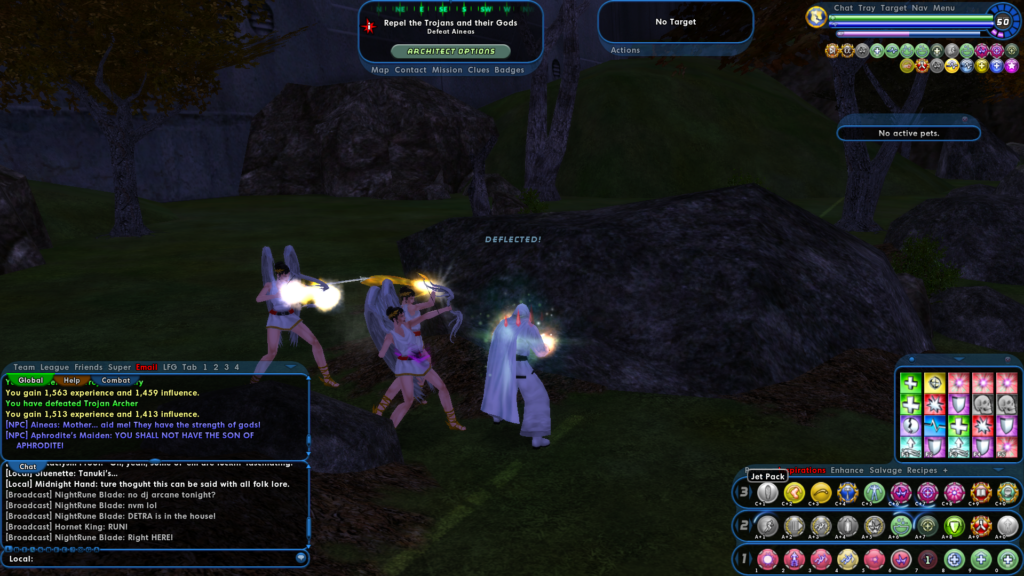Activate the Jet Pack power
Viewport: 1024px width, 576px height.
tap(768, 492)
